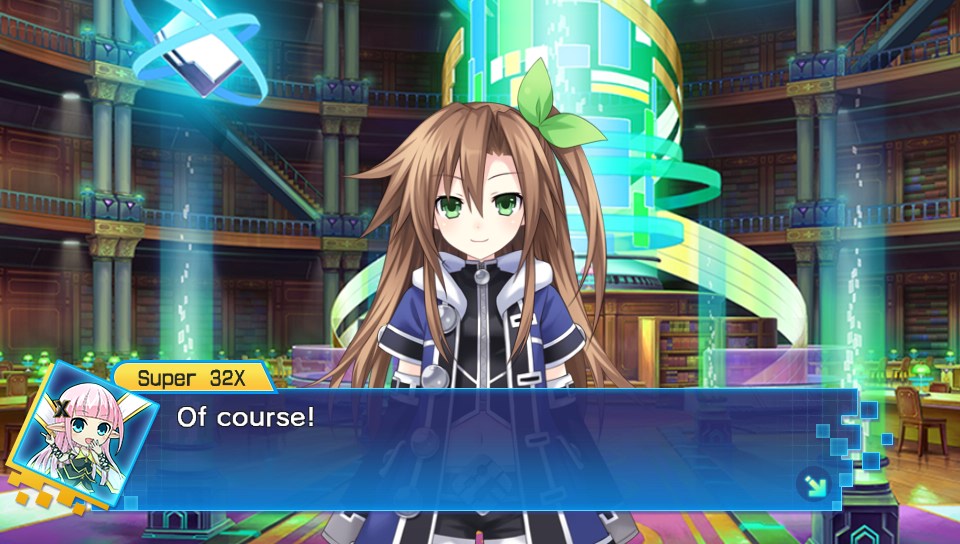Advance dialogue with the arrow indicator

click(813, 486)
